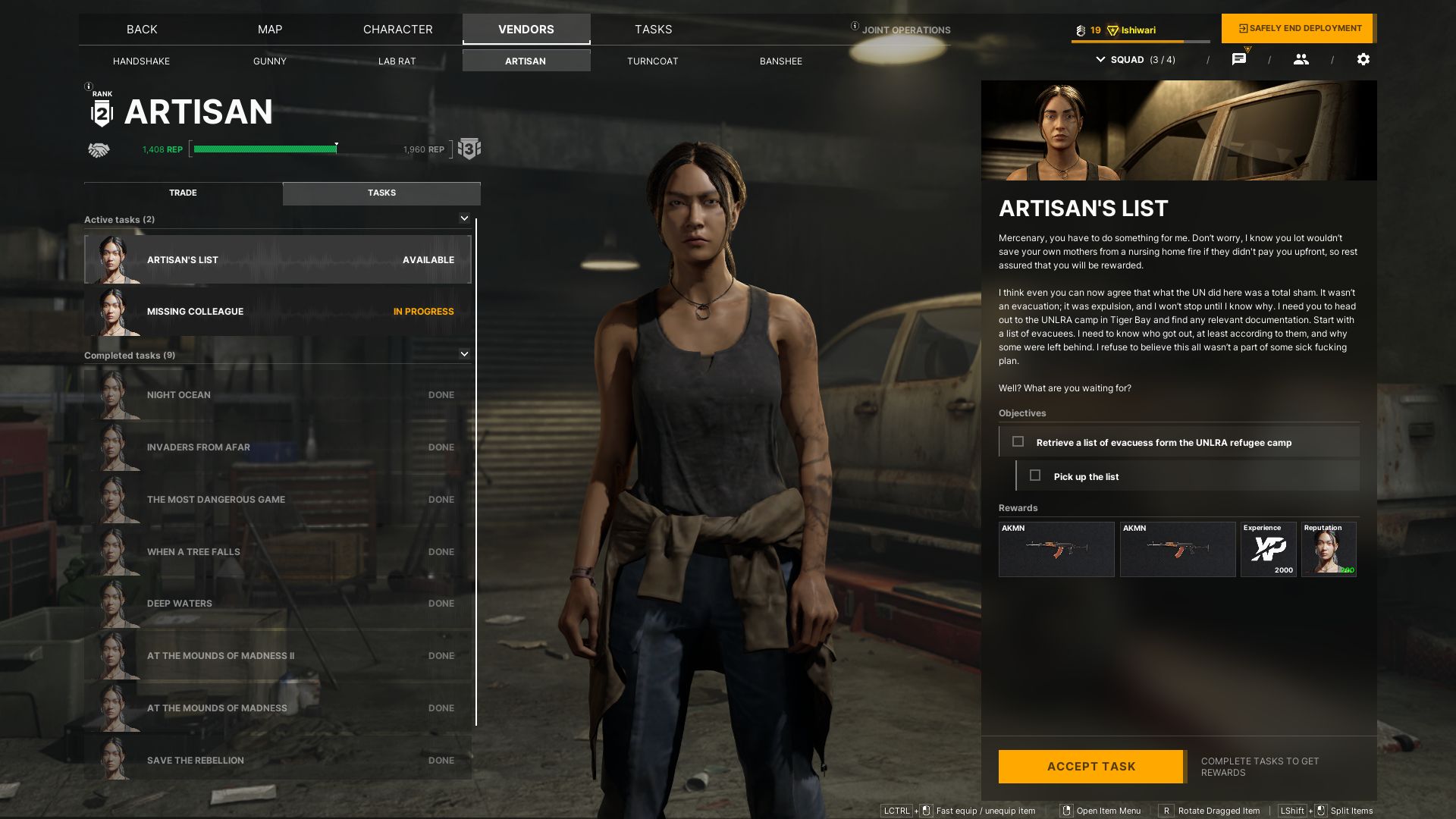Open the friends list icon
This screenshot has width=1456, height=819.
pos(1301,59)
